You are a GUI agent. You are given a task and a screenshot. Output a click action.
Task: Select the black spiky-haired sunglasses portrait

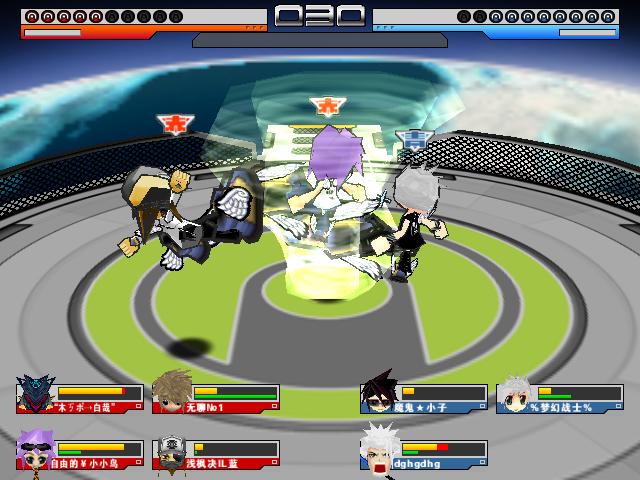click(x=380, y=393)
